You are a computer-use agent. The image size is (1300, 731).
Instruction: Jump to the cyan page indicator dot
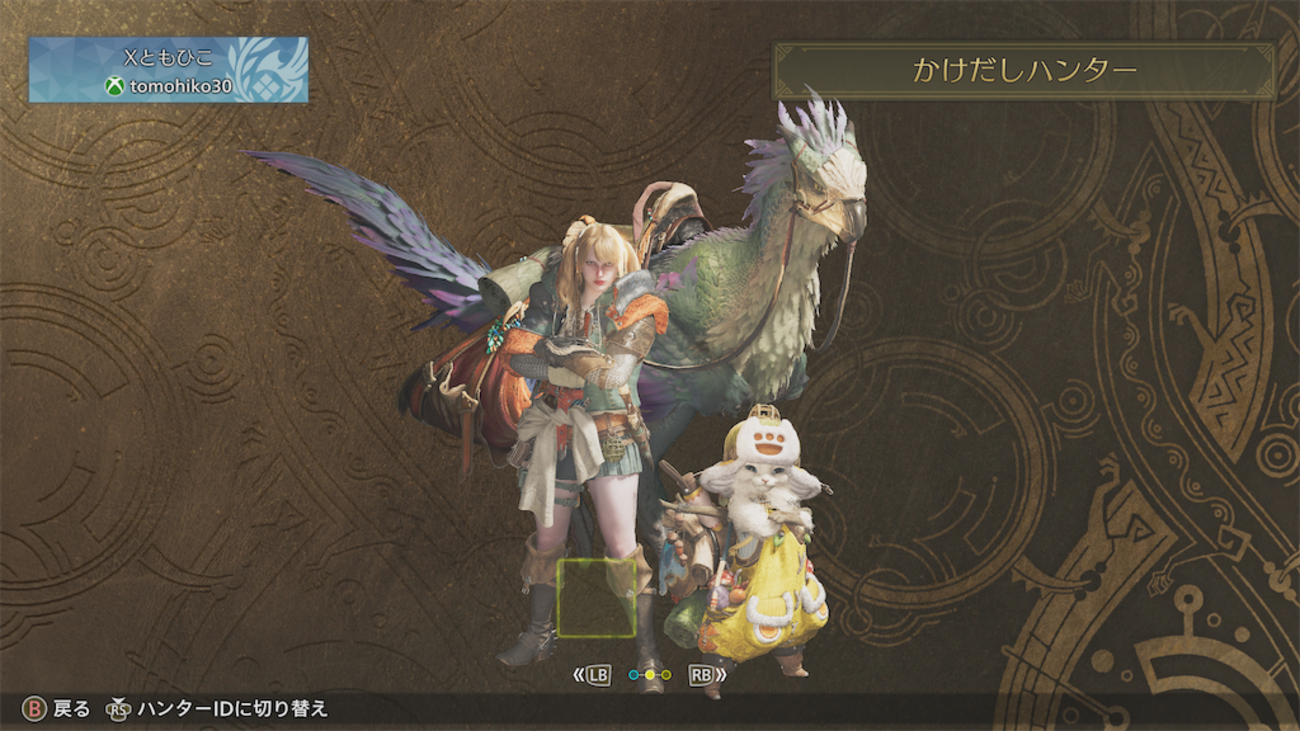point(633,675)
